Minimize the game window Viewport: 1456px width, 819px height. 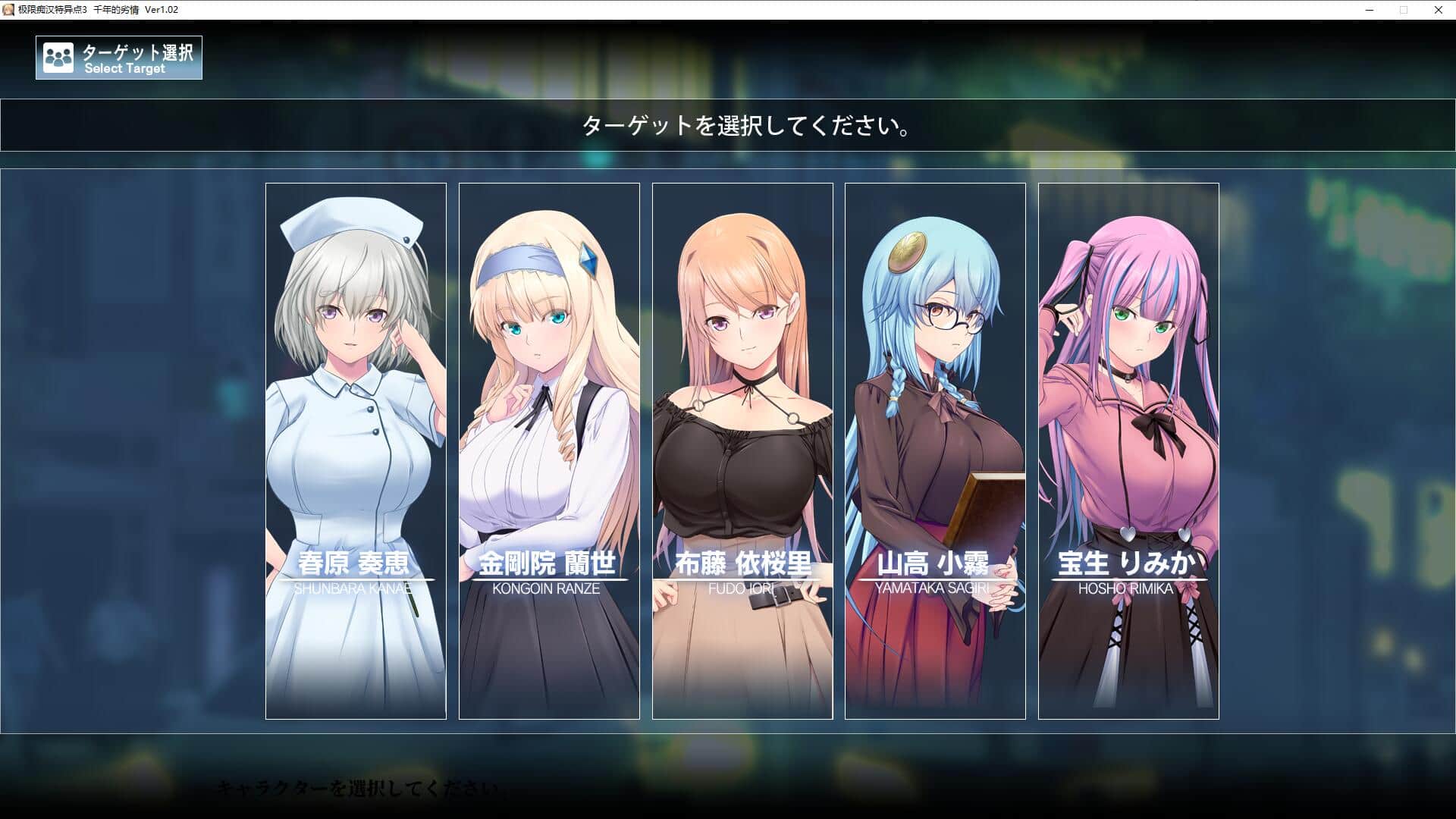pyautogui.click(x=1370, y=10)
